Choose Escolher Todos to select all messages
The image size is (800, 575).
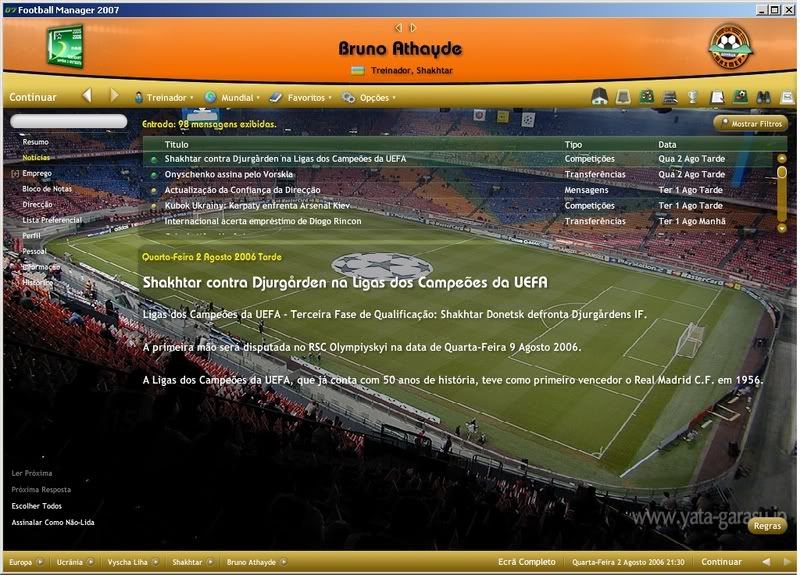point(37,506)
